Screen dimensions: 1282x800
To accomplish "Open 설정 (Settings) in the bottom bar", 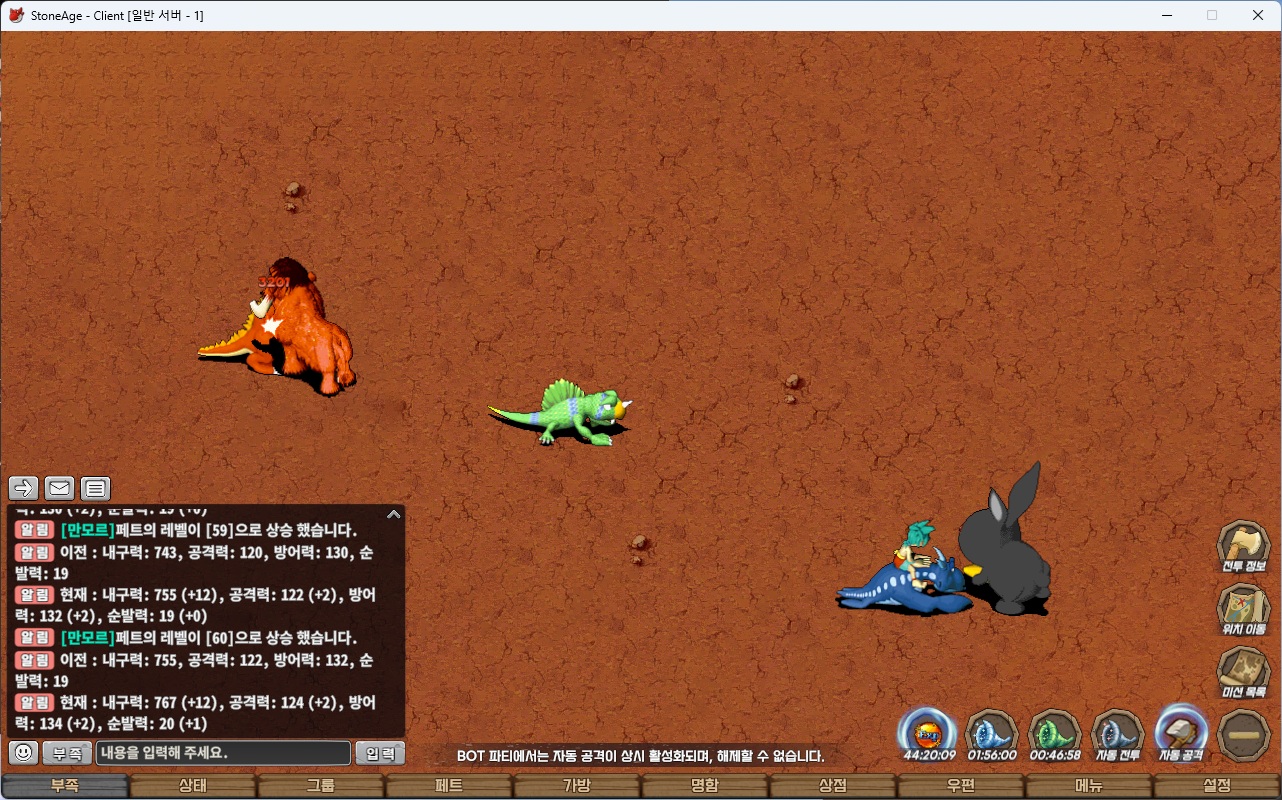I will (x=1217, y=786).
